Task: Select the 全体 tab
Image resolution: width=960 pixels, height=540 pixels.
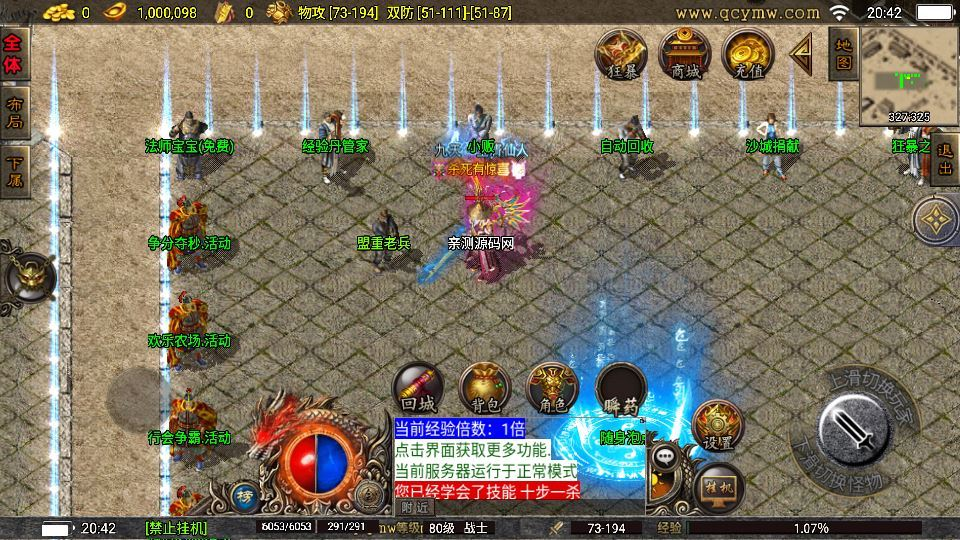Action: click(14, 55)
